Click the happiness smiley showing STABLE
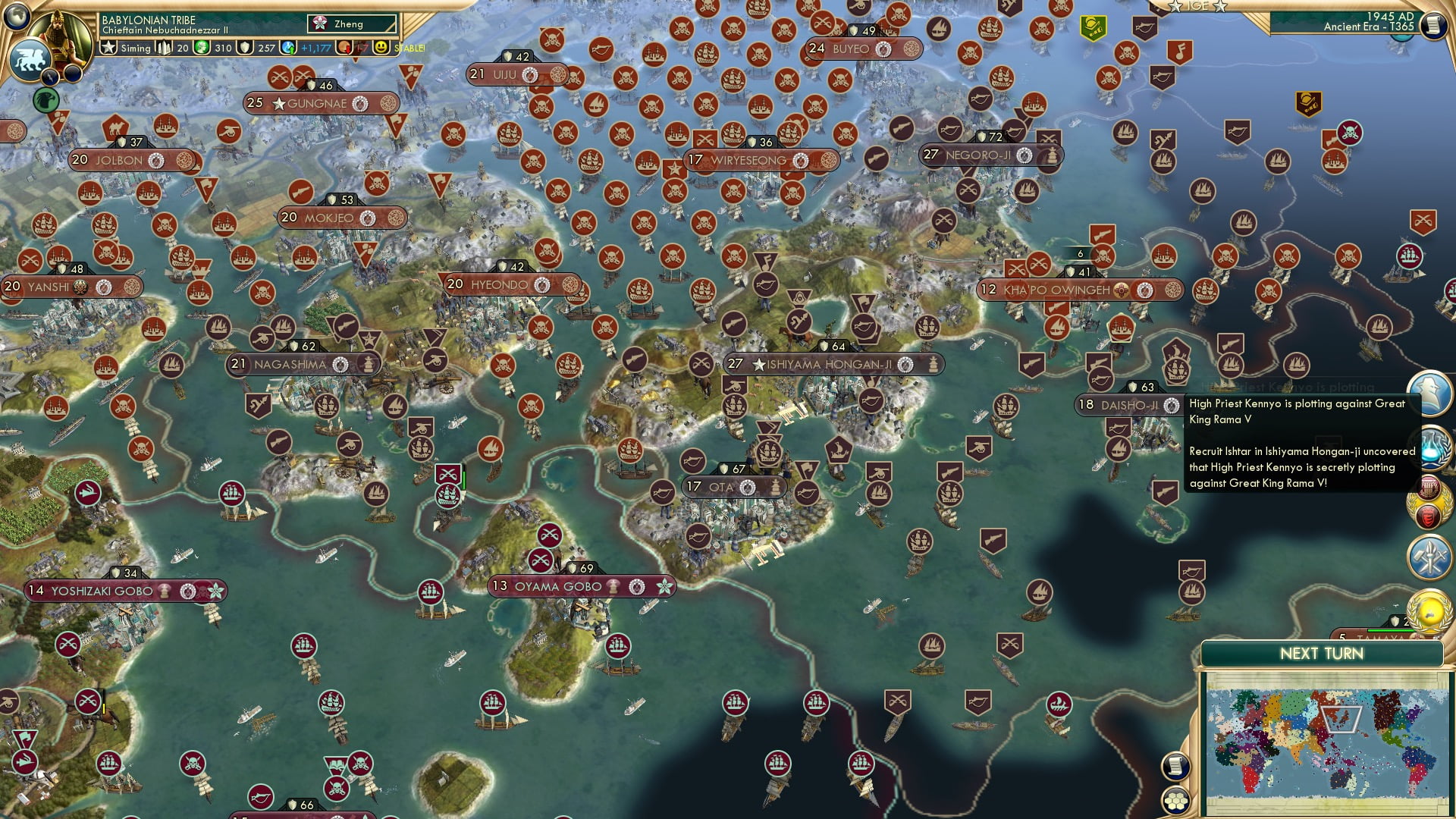 coord(381,48)
